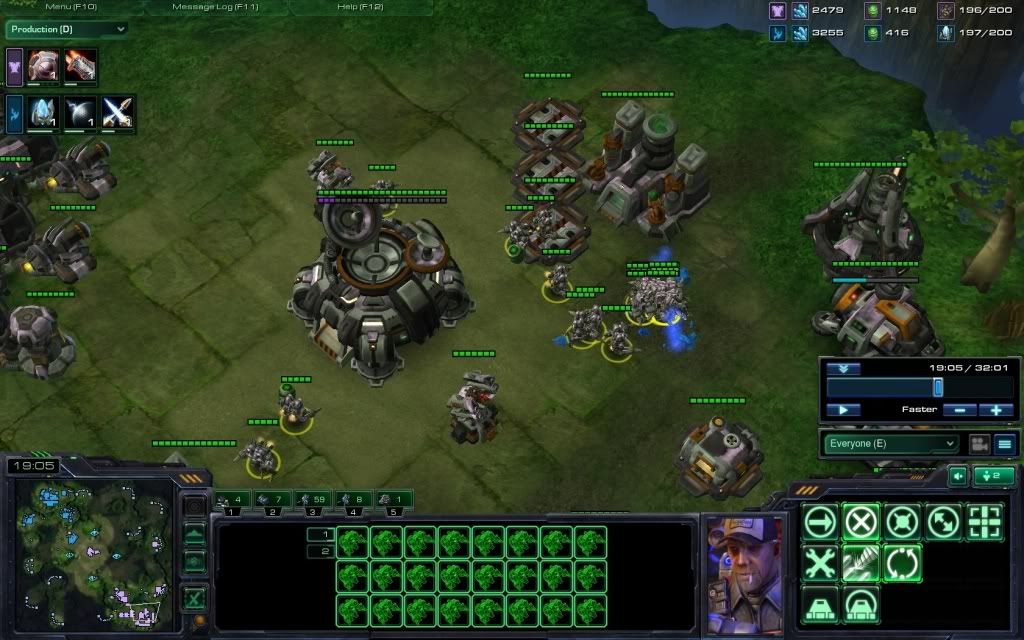Decrease replay speed with the minus button

959,410
